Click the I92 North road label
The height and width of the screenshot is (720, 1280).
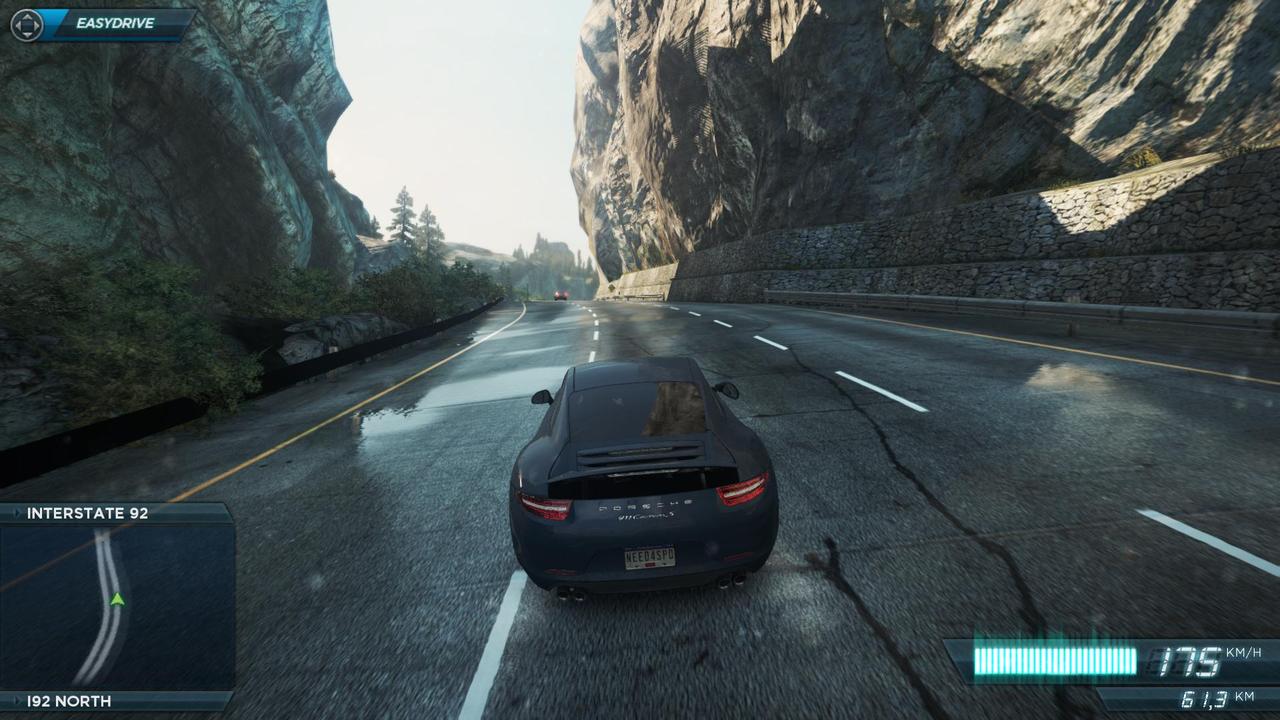coord(69,701)
